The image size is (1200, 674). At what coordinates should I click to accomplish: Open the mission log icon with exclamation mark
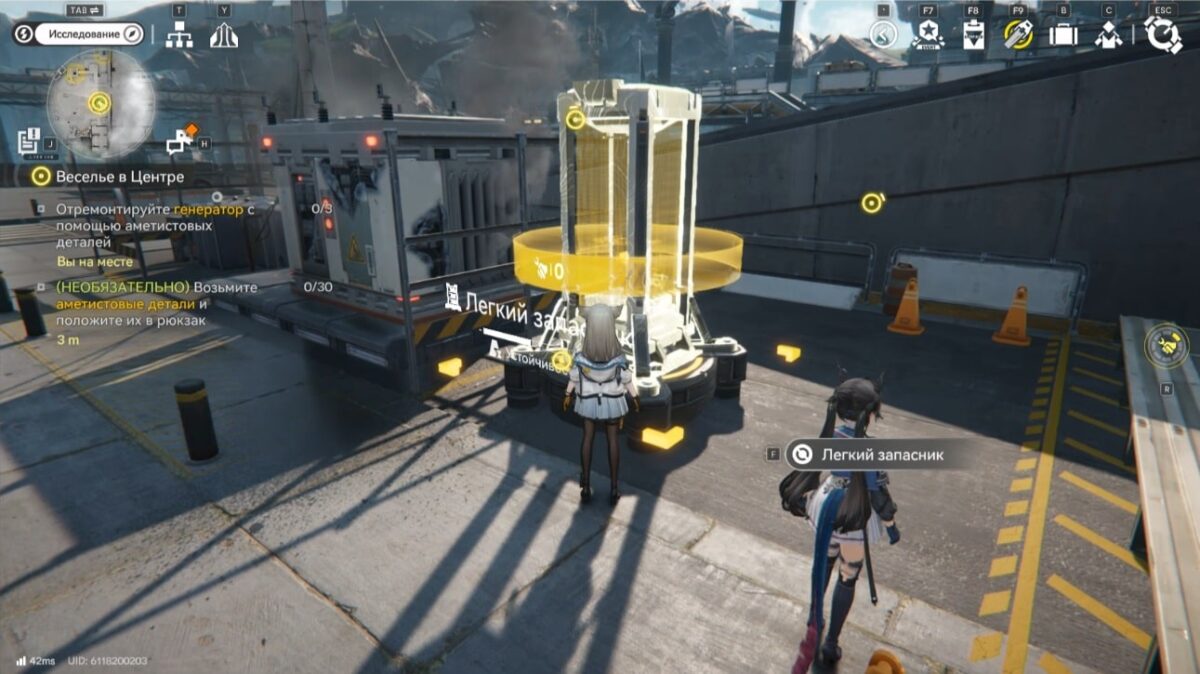(28, 140)
